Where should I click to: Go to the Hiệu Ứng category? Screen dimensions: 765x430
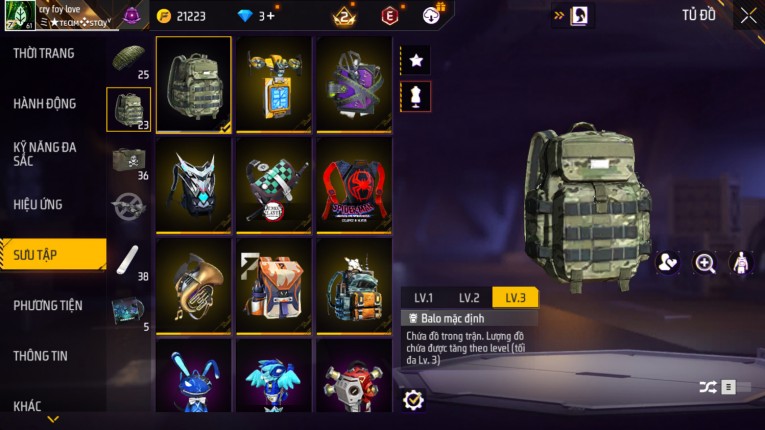click(38, 205)
